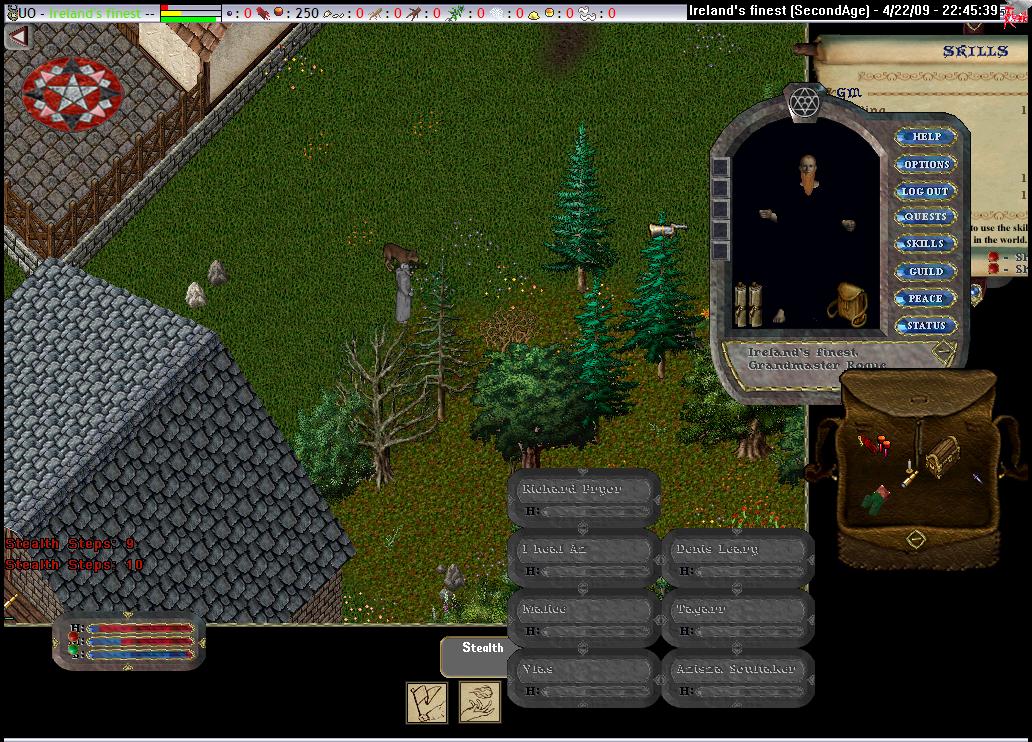This screenshot has width=1032, height=742.
Task: Open the Help menu on the paperdoll
Action: point(925,137)
